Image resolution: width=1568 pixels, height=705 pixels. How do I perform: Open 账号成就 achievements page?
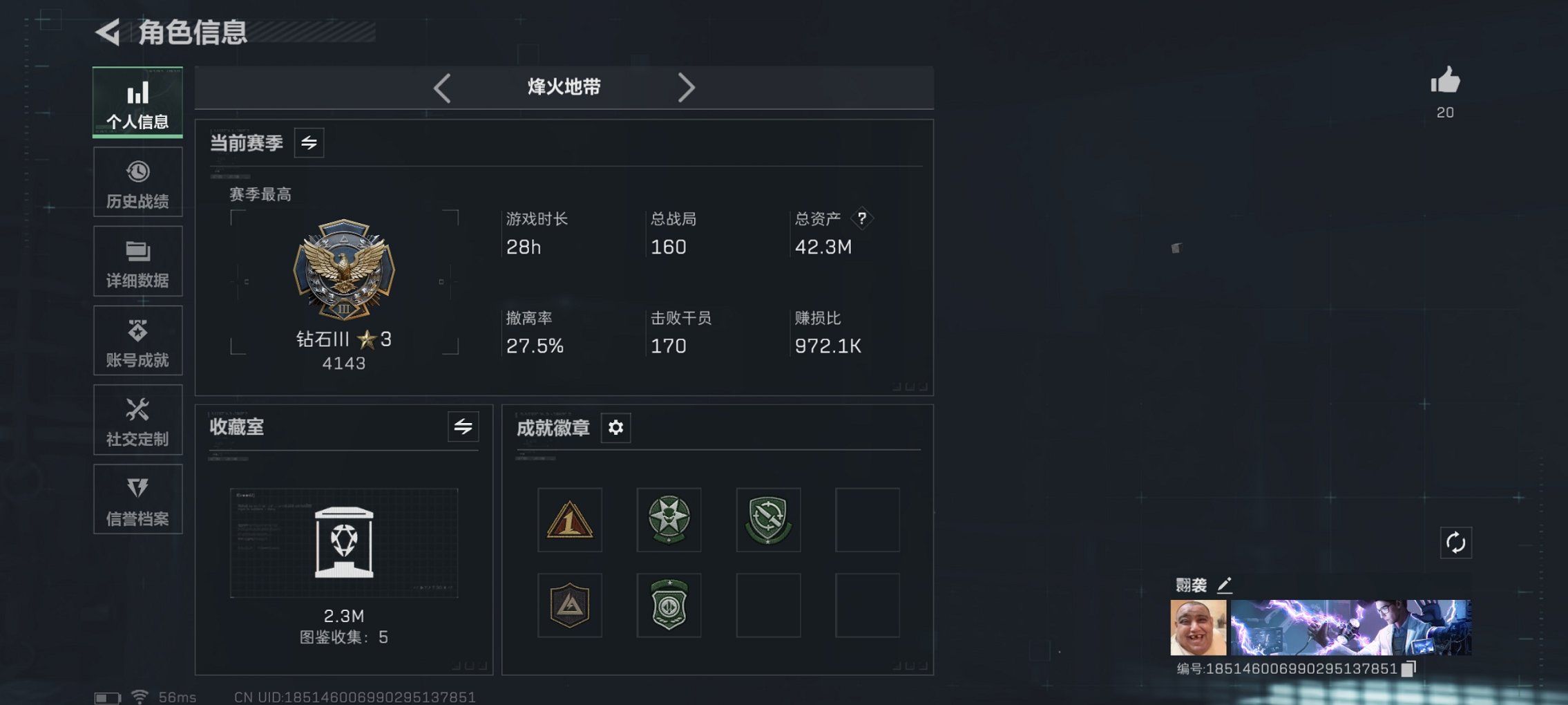137,340
